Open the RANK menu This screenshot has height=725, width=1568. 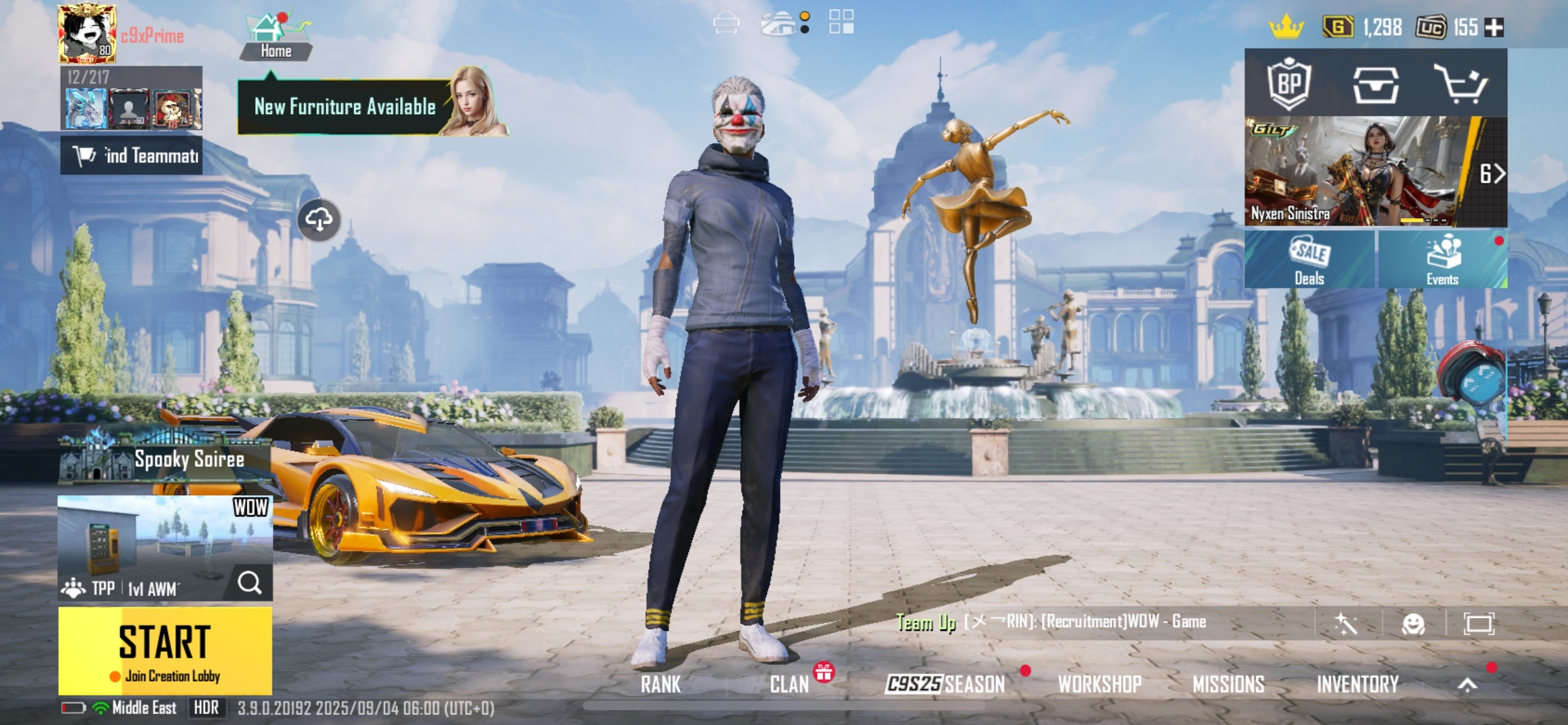(660, 684)
